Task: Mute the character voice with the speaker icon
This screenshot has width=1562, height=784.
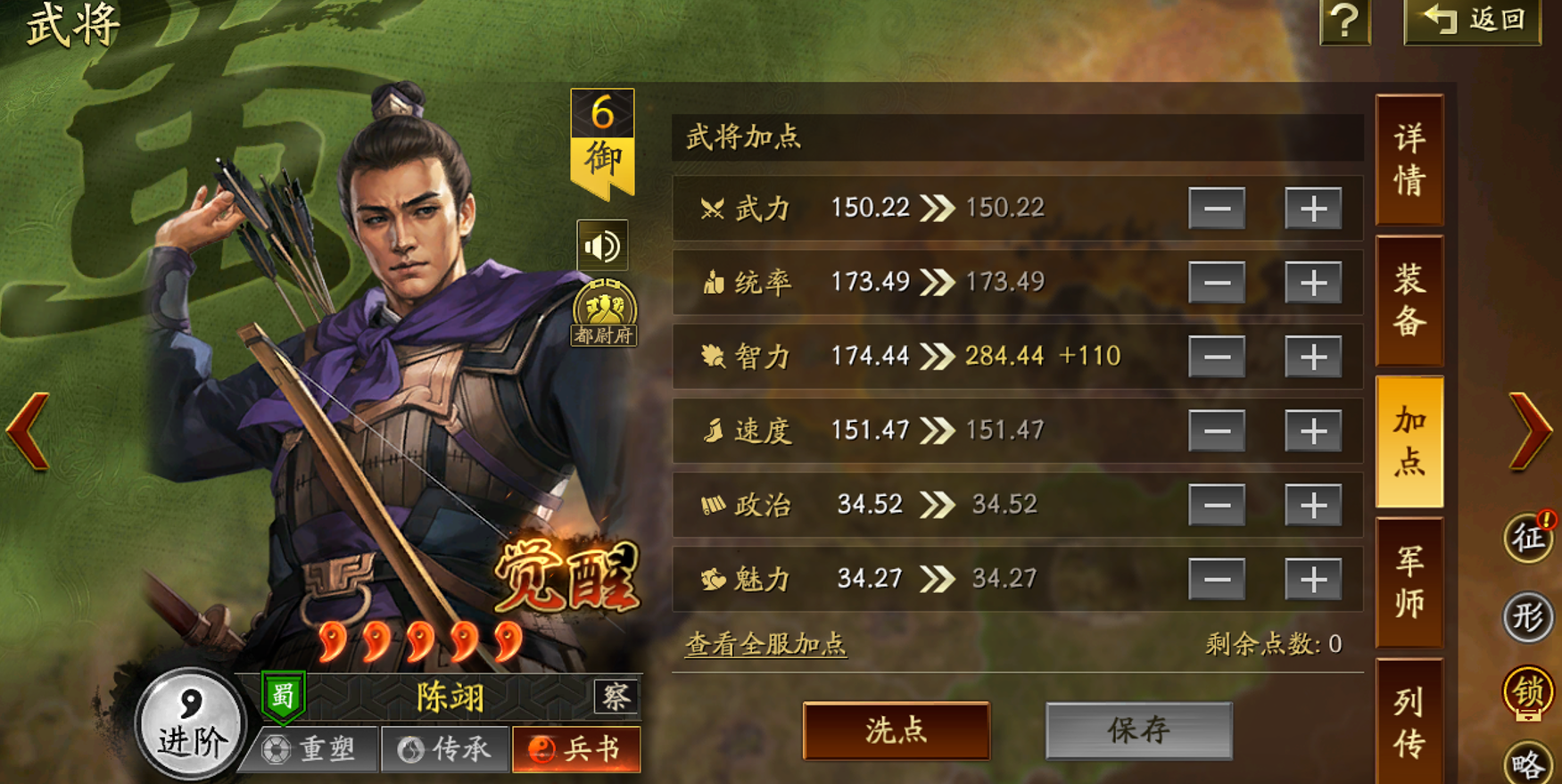Action: tap(605, 246)
